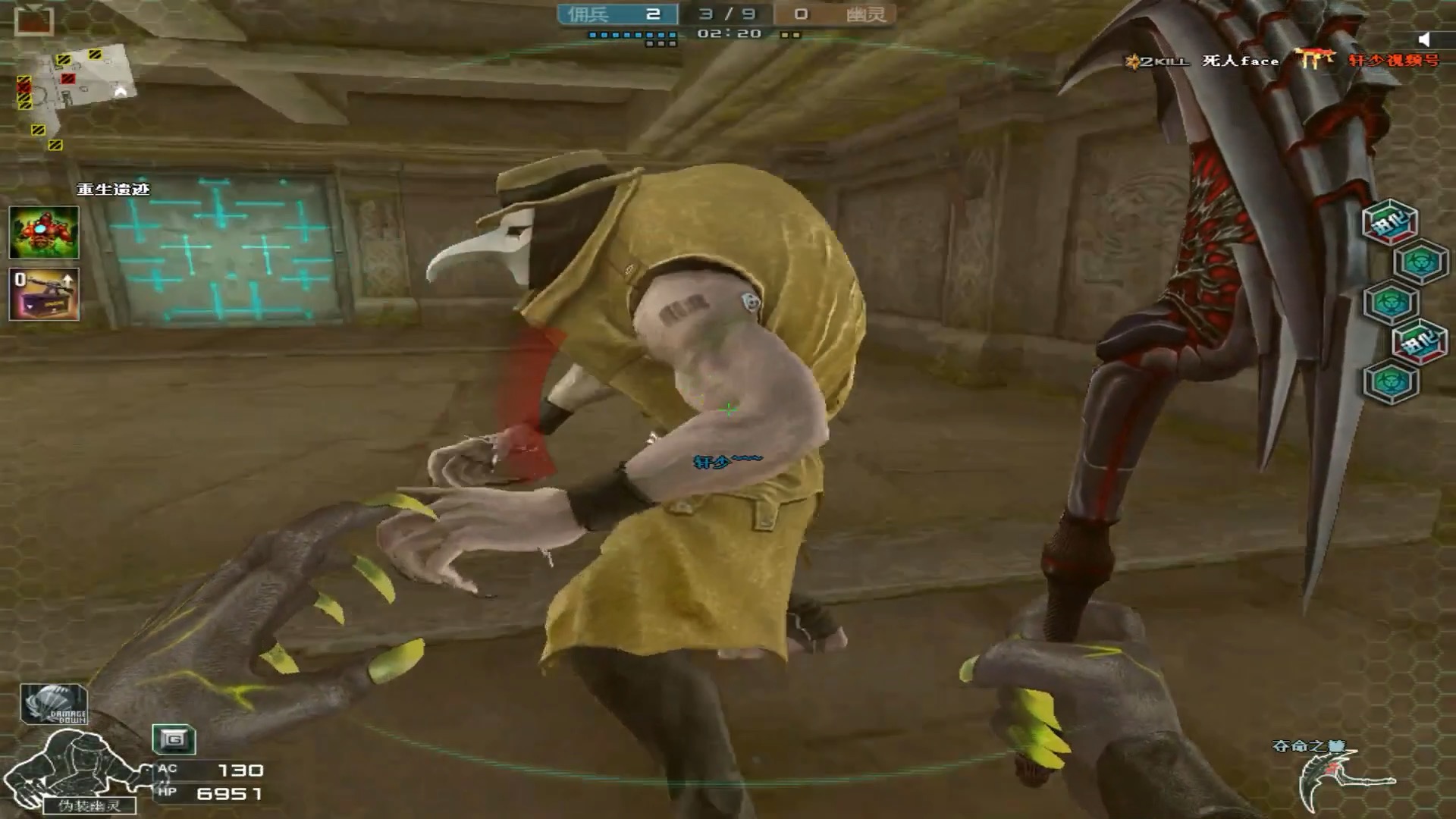Click the TV icon in the corner

(34, 20)
